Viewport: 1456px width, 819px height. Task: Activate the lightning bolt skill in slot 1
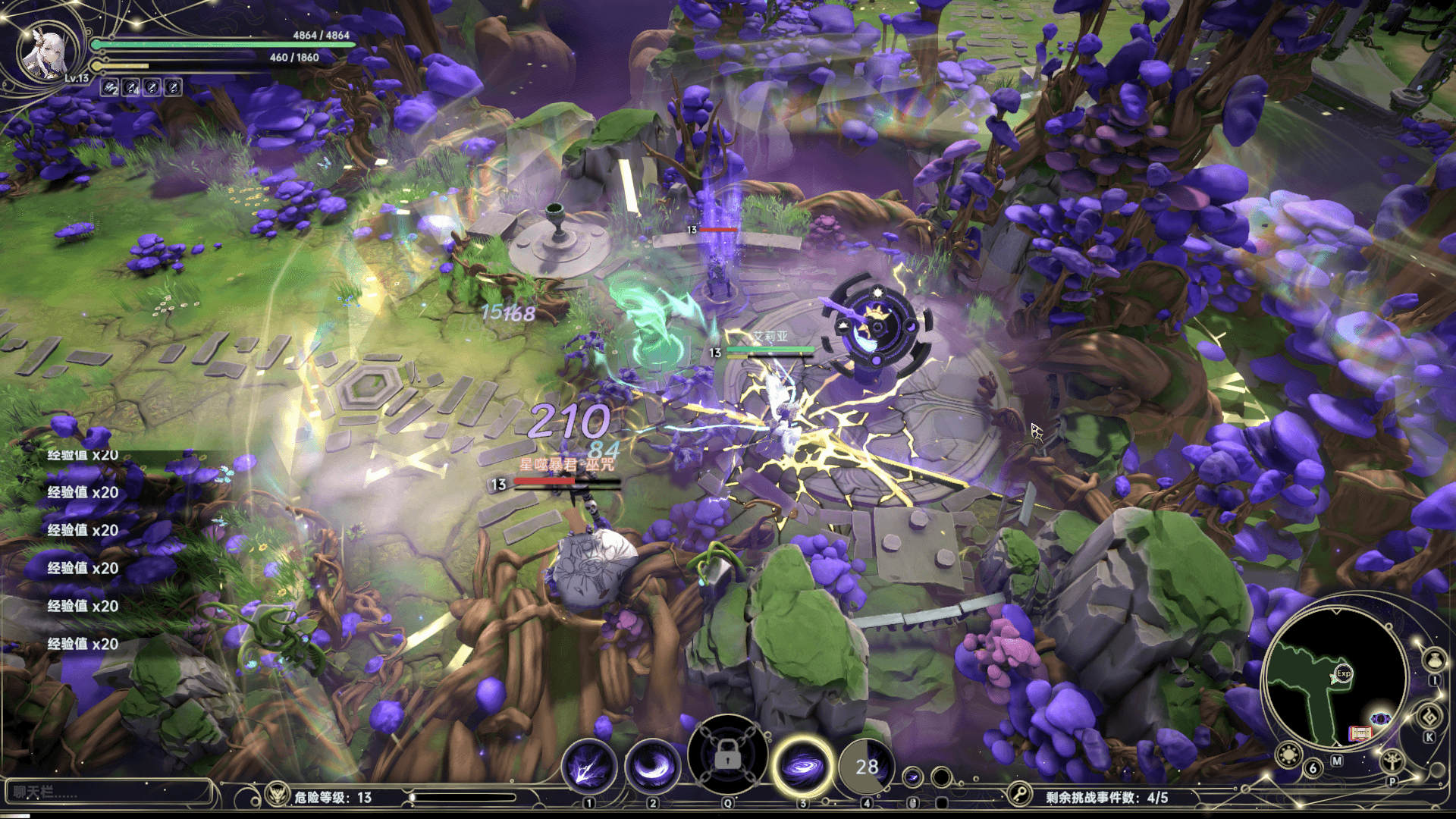(x=588, y=767)
